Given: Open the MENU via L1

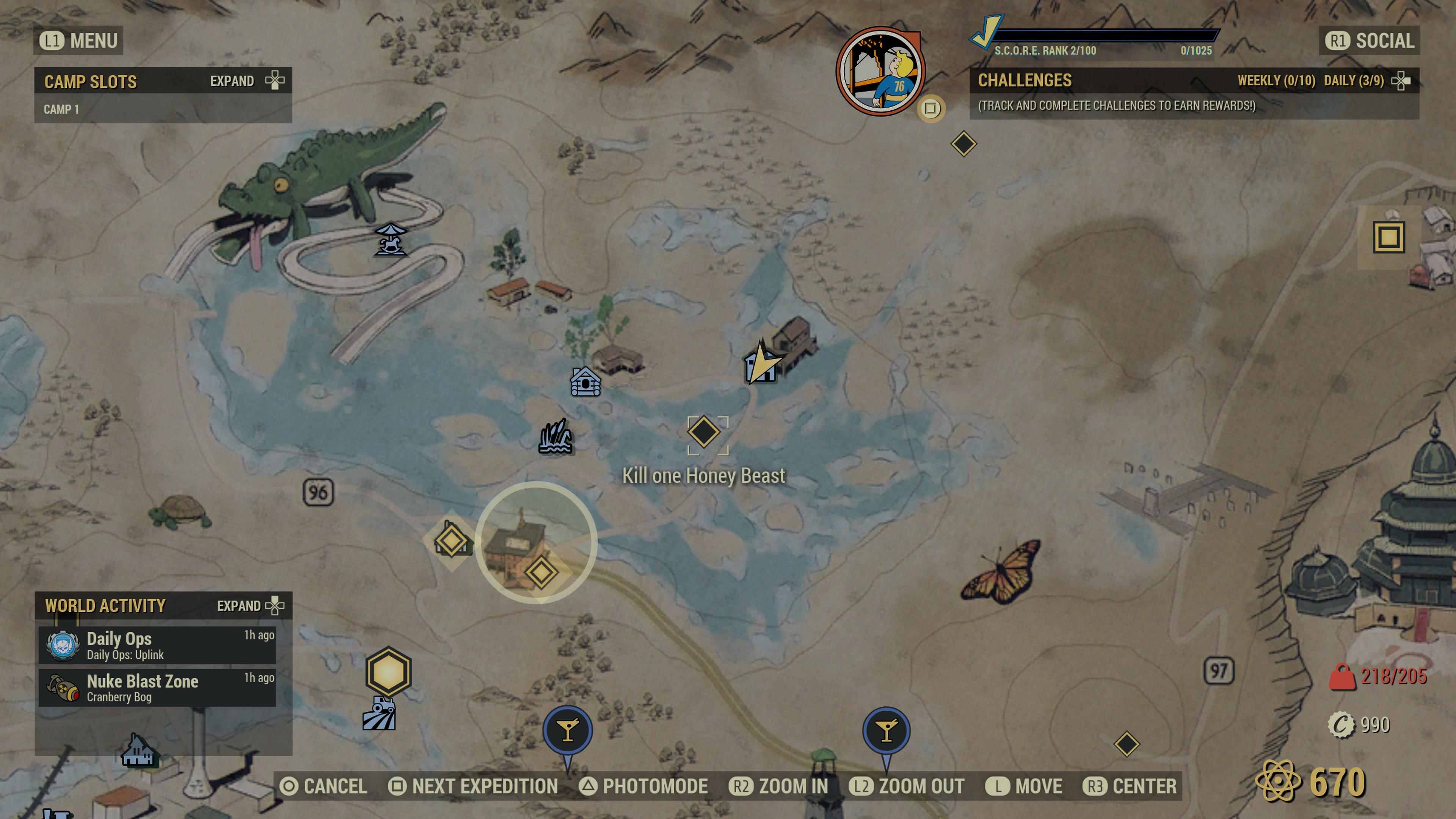Looking at the screenshot, I should coord(77,40).
